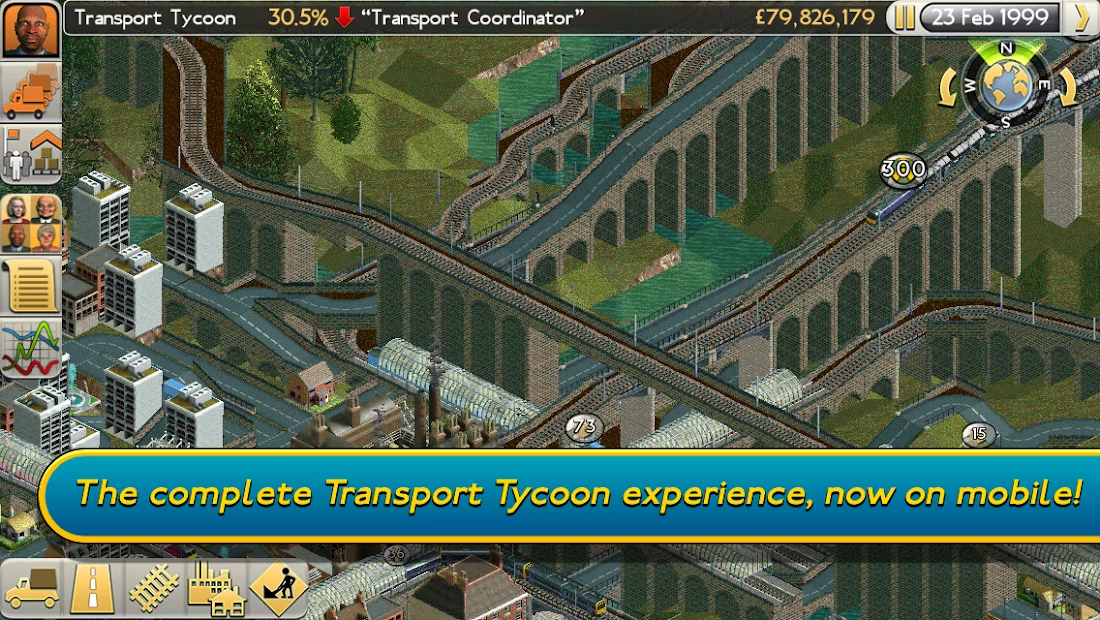Open the vehicle list with orange trucks
This screenshot has height=620, width=1100.
[x=31, y=93]
